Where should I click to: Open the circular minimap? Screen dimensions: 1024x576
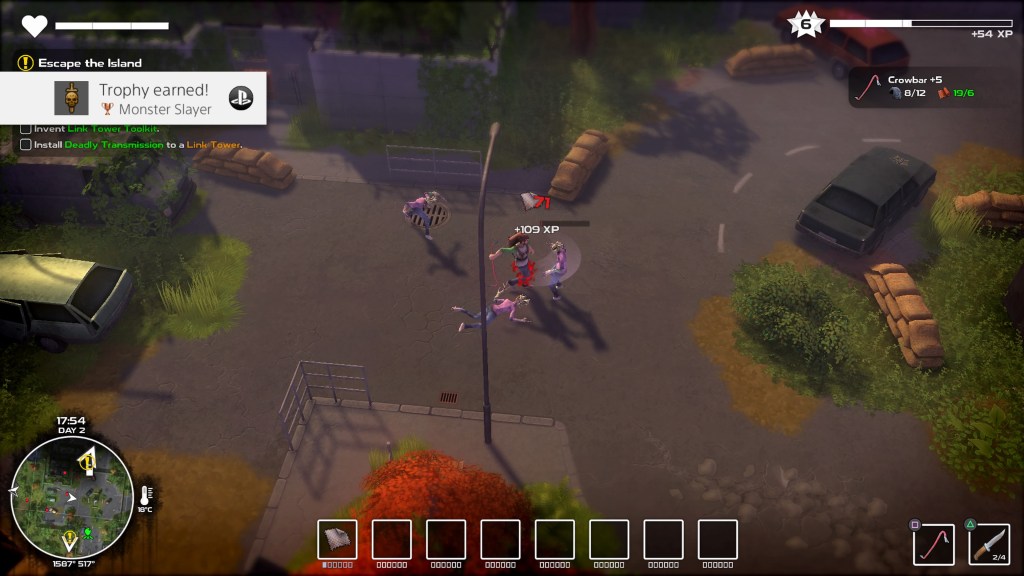[71, 497]
